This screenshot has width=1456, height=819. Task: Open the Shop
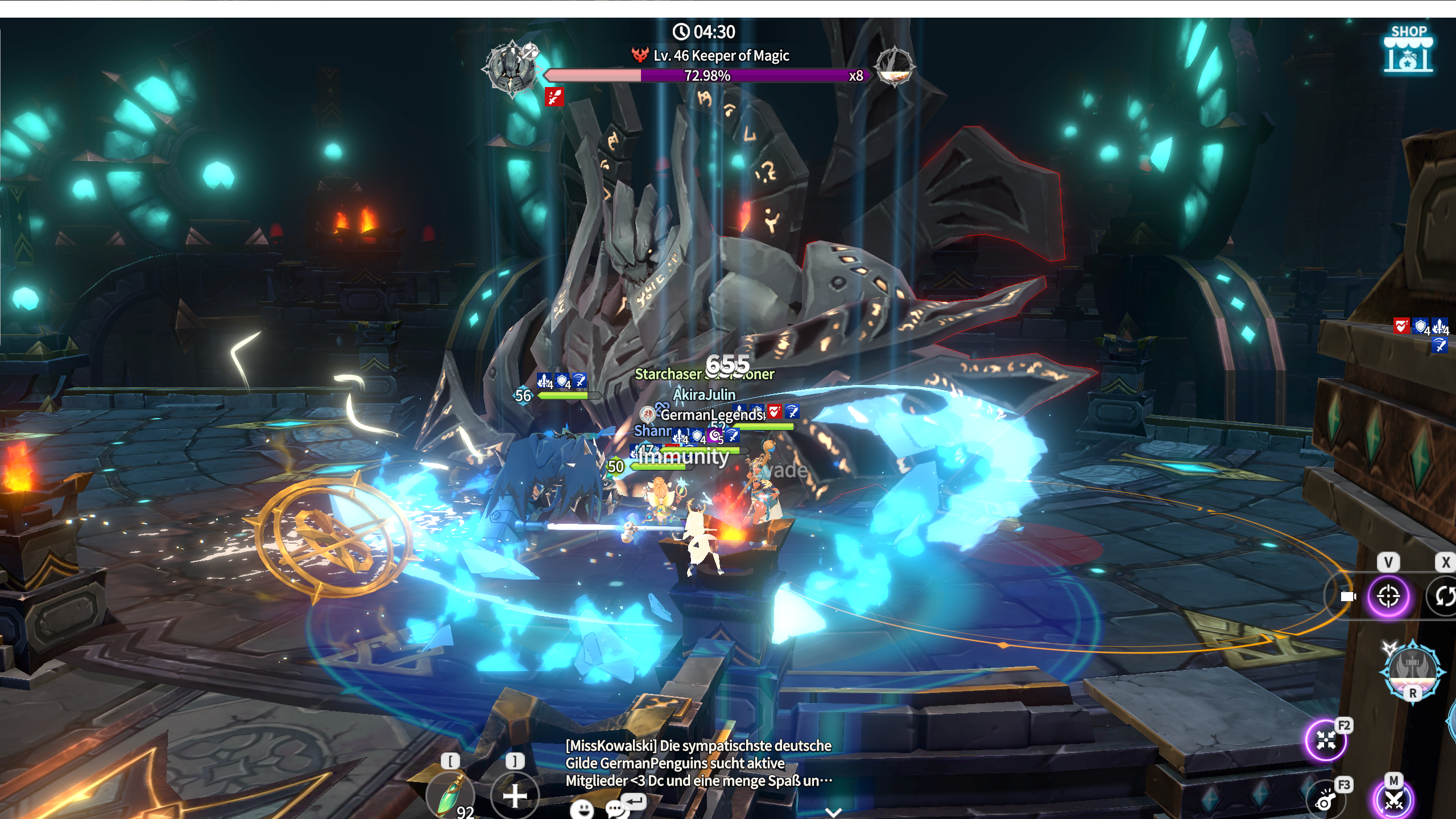pos(1408,50)
